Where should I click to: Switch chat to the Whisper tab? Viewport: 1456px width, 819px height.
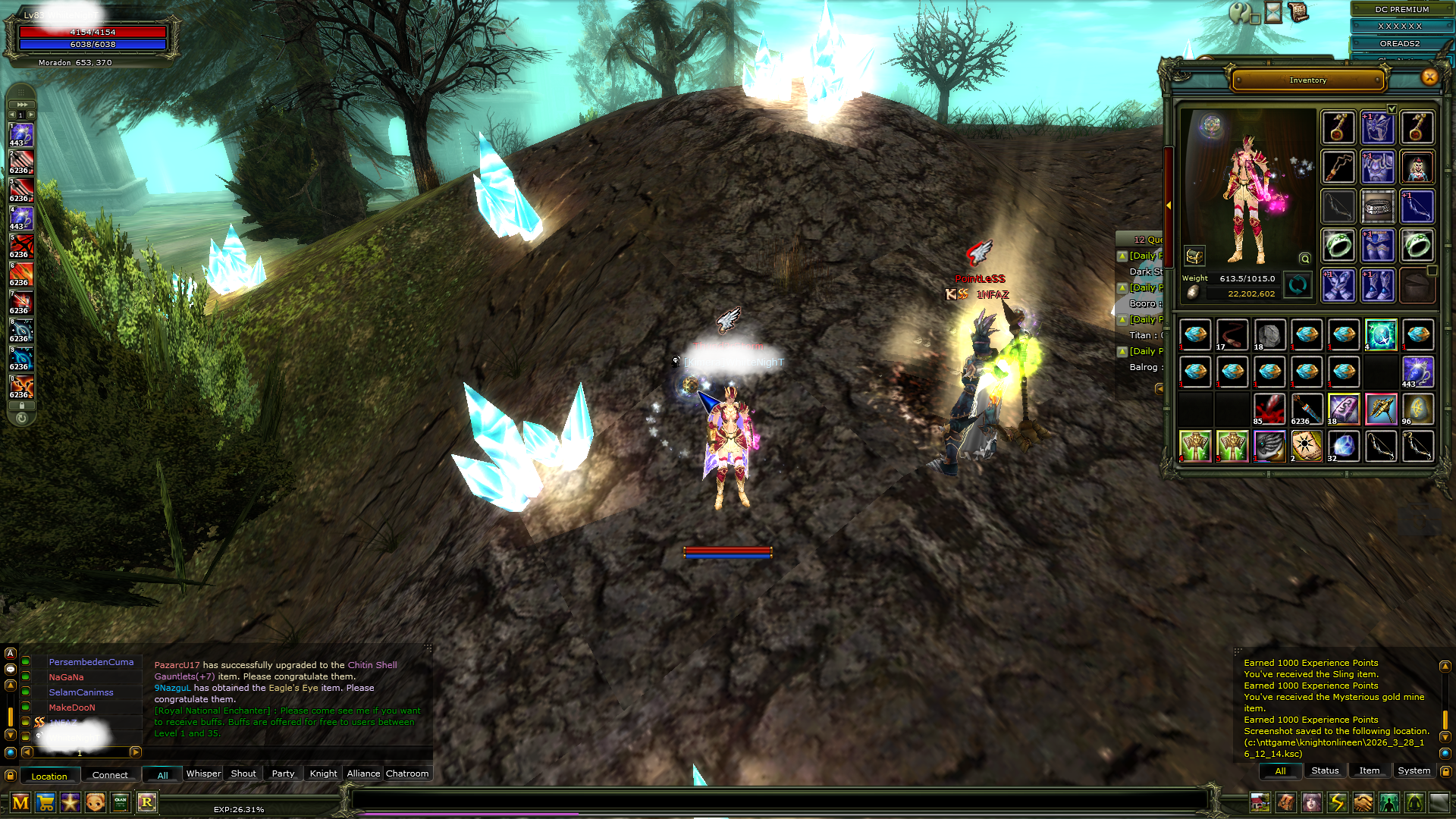[203, 773]
